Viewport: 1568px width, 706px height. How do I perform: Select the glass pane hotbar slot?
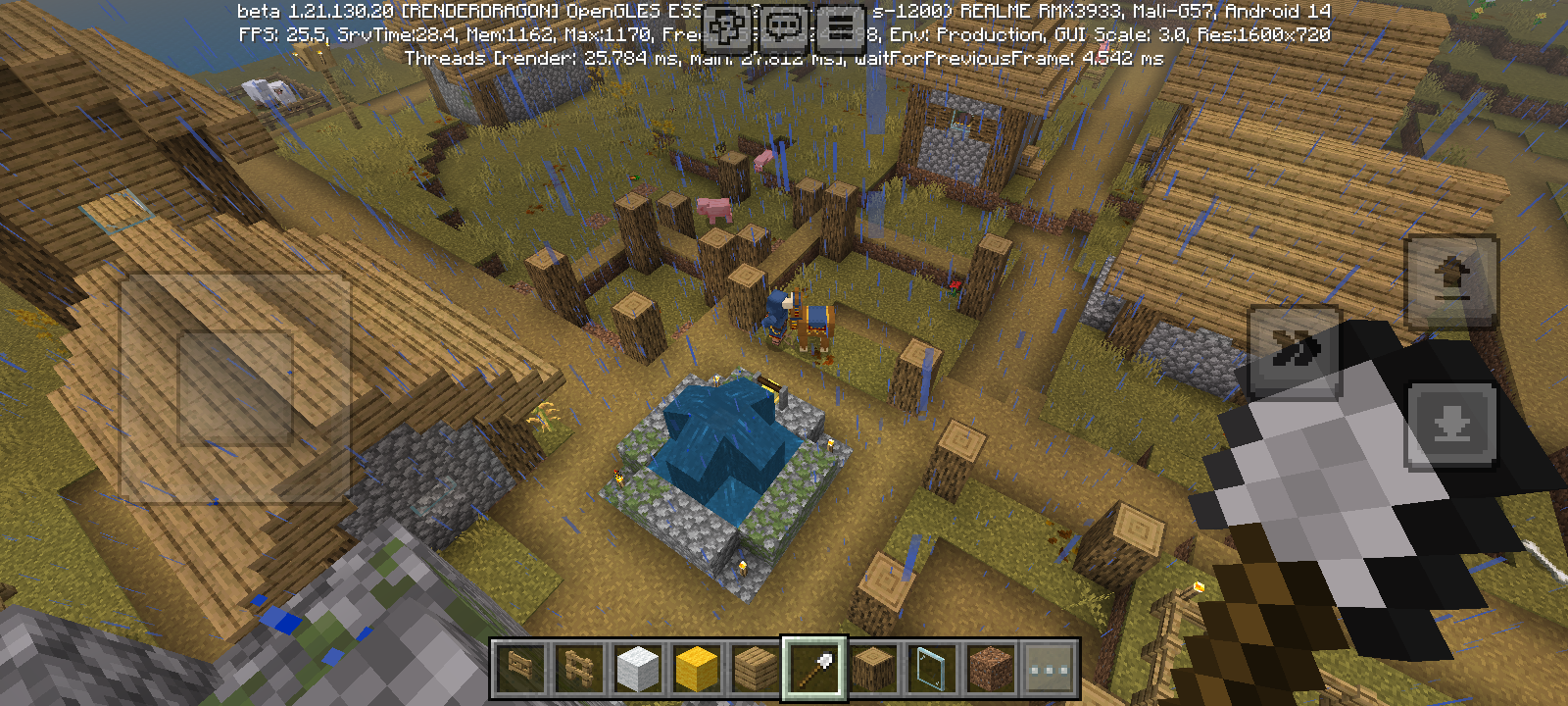coord(932,669)
